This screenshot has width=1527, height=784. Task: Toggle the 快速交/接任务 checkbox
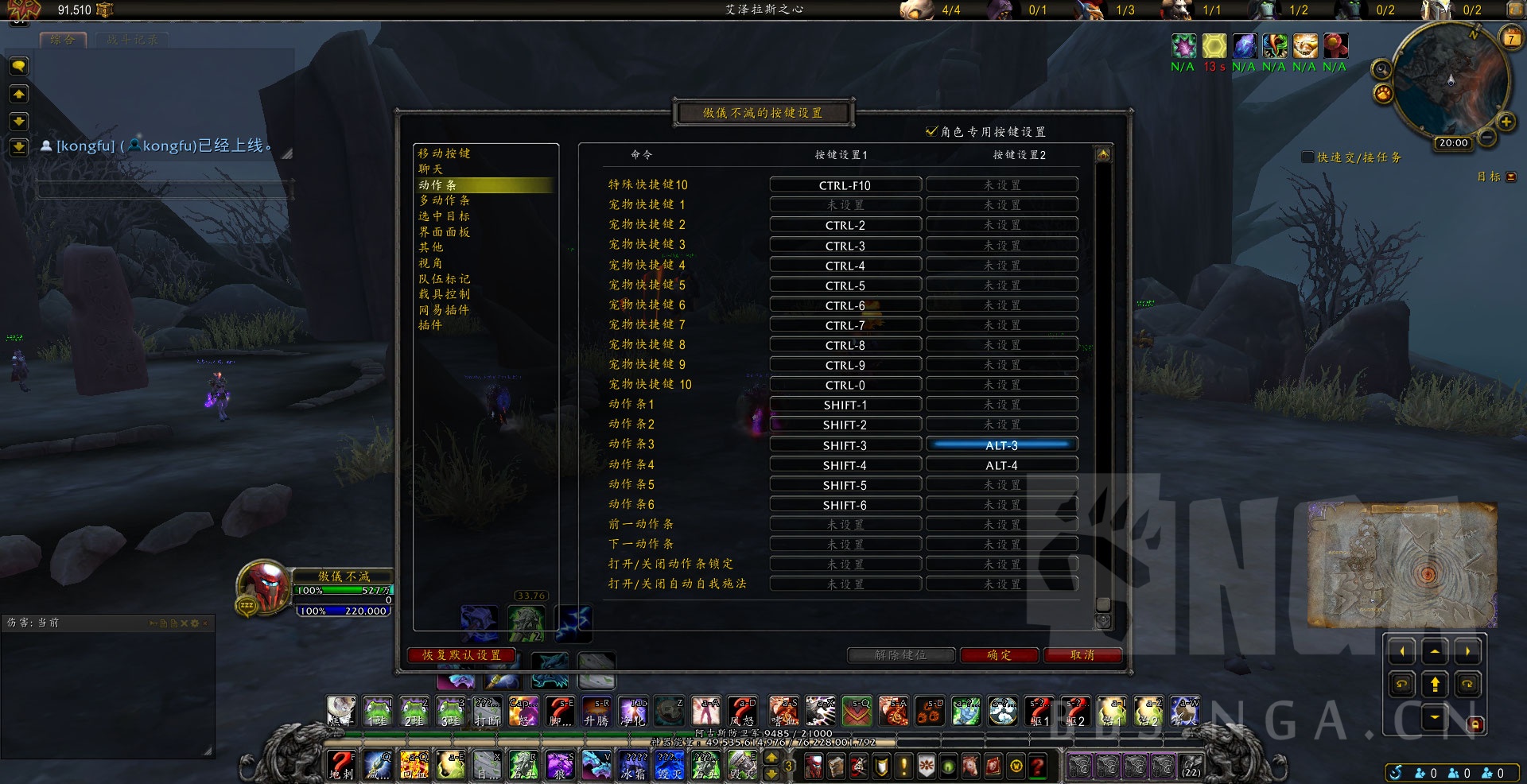click(1307, 157)
